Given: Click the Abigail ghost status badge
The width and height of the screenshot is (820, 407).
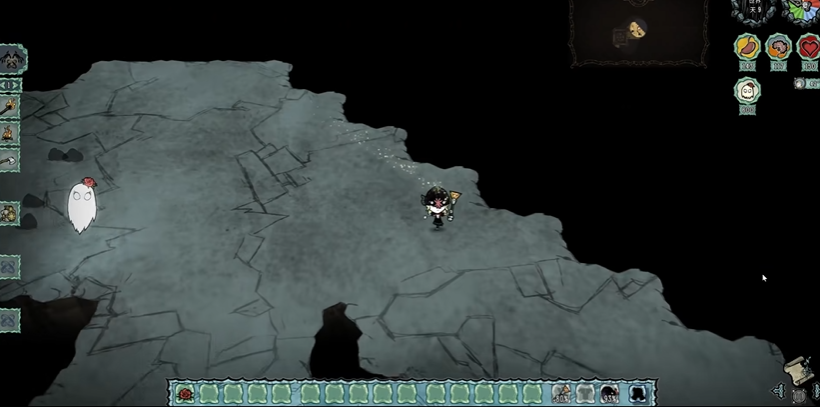Looking at the screenshot, I should point(747,91).
